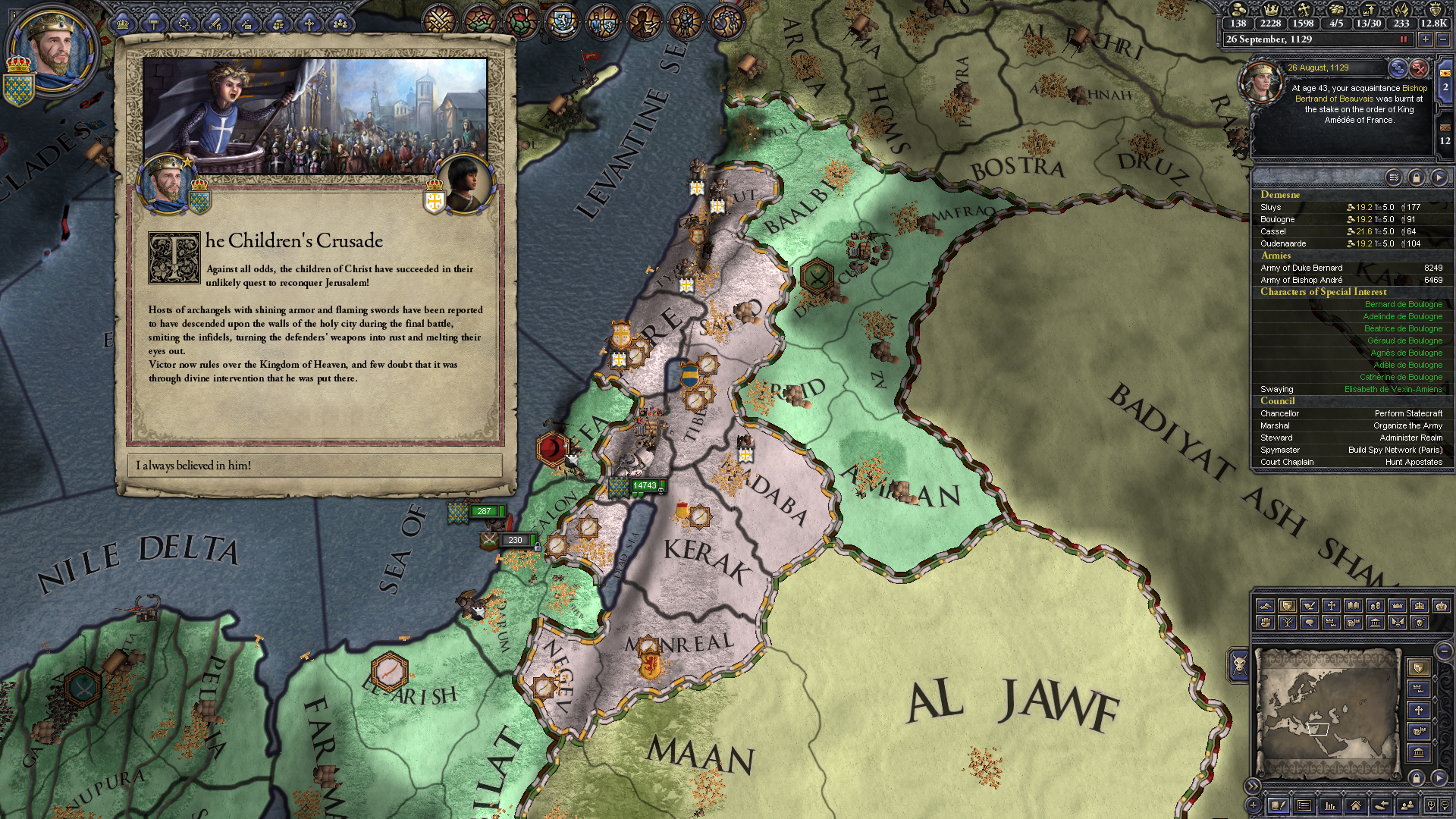
Task: Dismiss the Bishop Bertrand message with red envelope
Action: pyautogui.click(x=1419, y=69)
